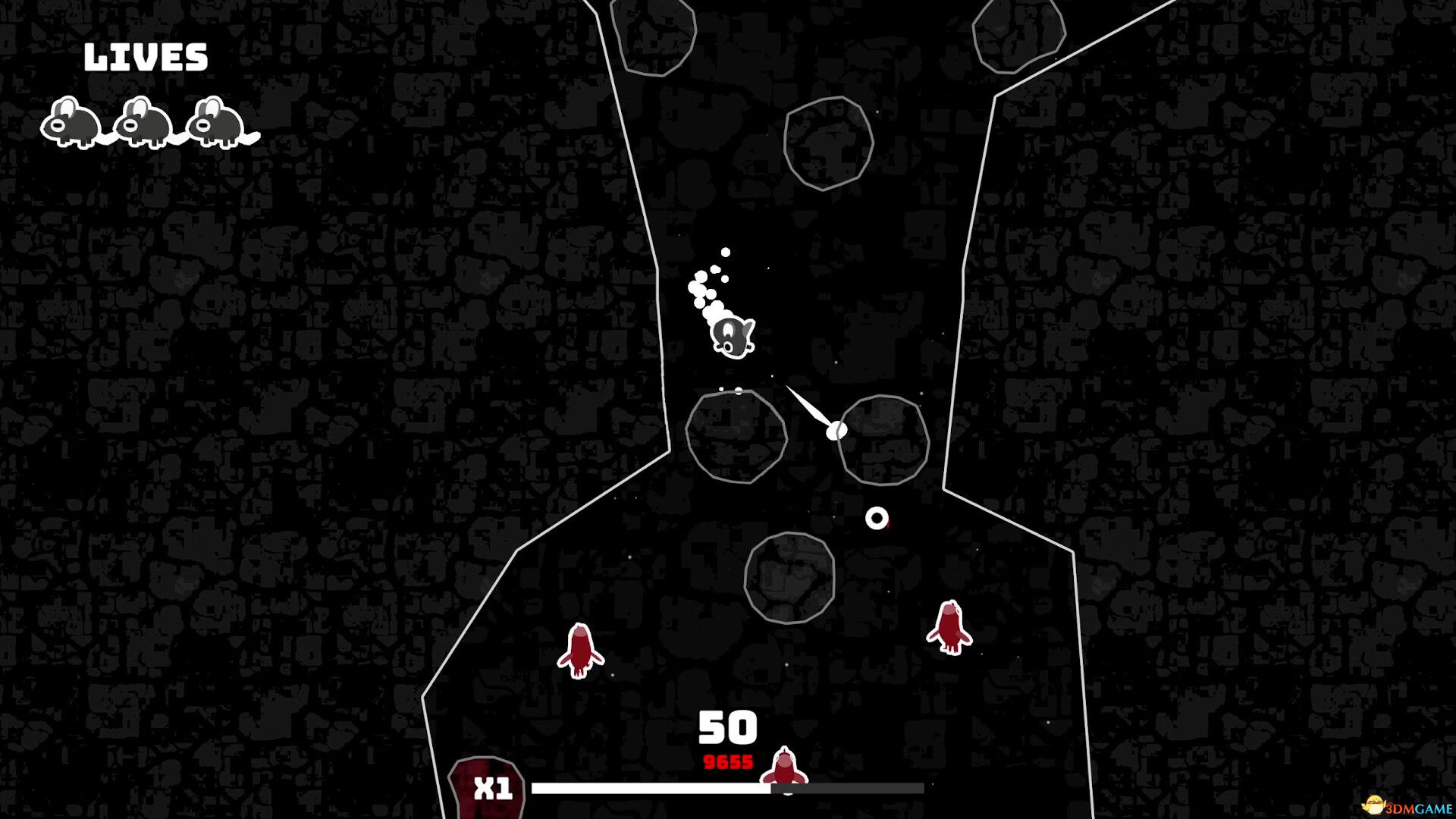Screen dimensions: 1456x819
Task: Click the LIVES heading label
Action: point(146,55)
